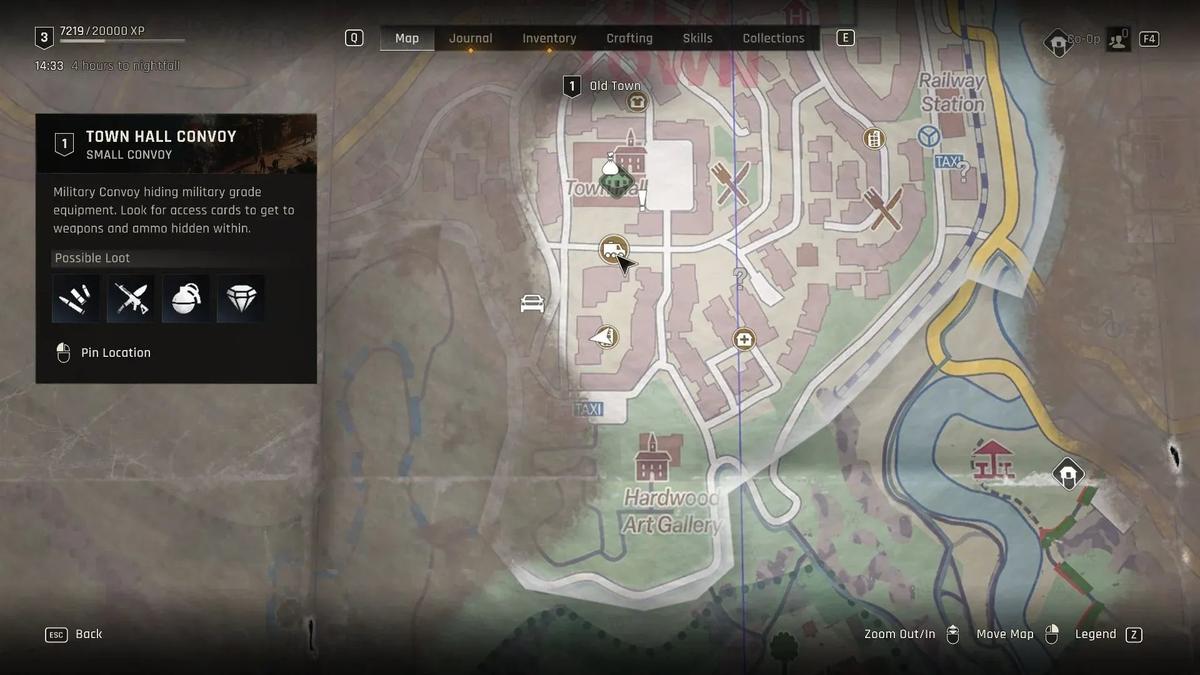Select the Map tab
The image size is (1200, 675).
pos(407,38)
